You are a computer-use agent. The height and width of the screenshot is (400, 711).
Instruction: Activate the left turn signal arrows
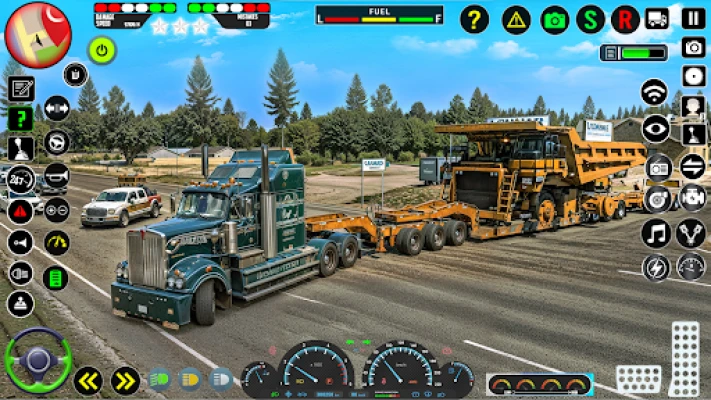click(x=88, y=380)
